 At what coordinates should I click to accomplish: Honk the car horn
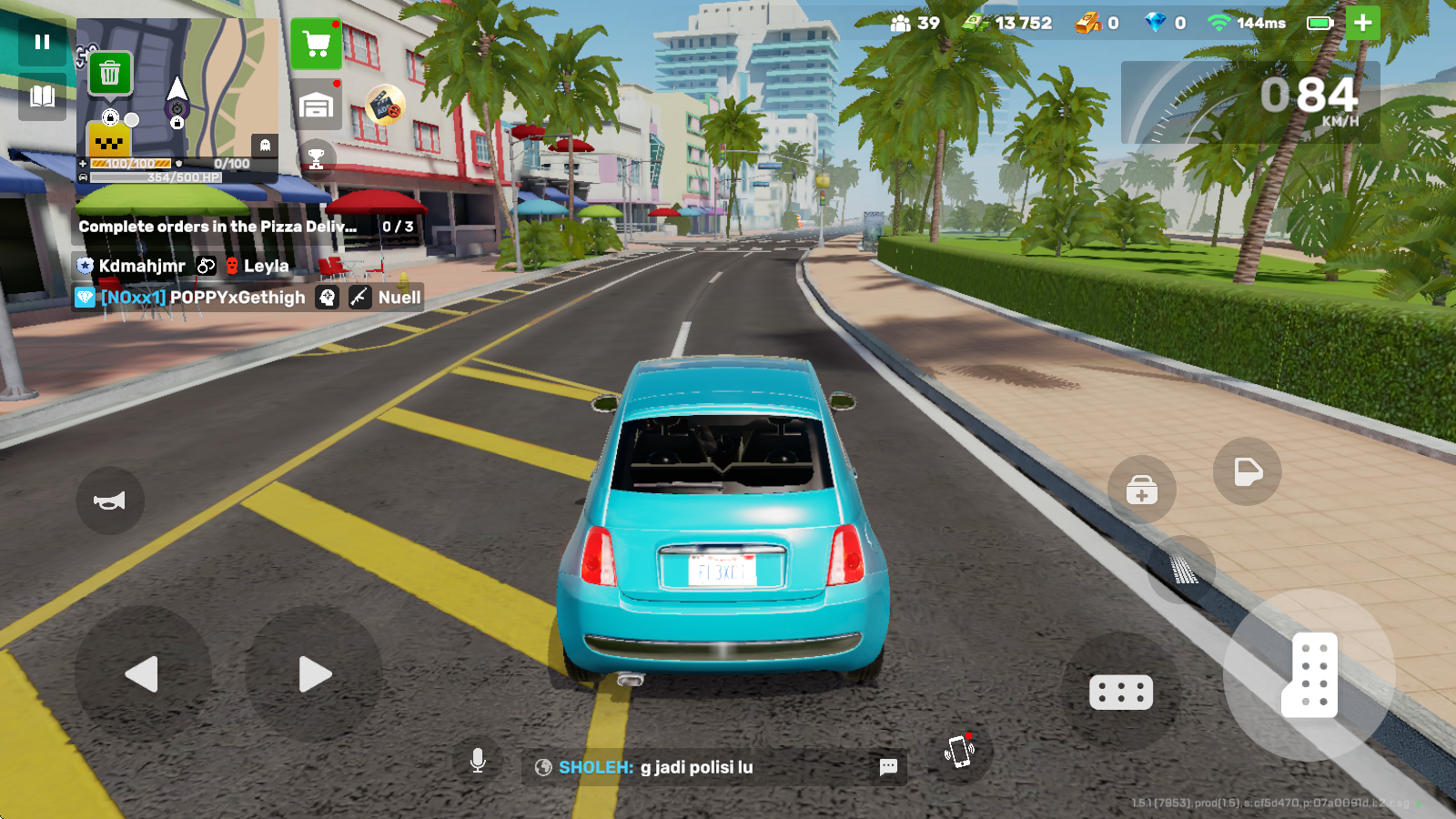[110, 500]
